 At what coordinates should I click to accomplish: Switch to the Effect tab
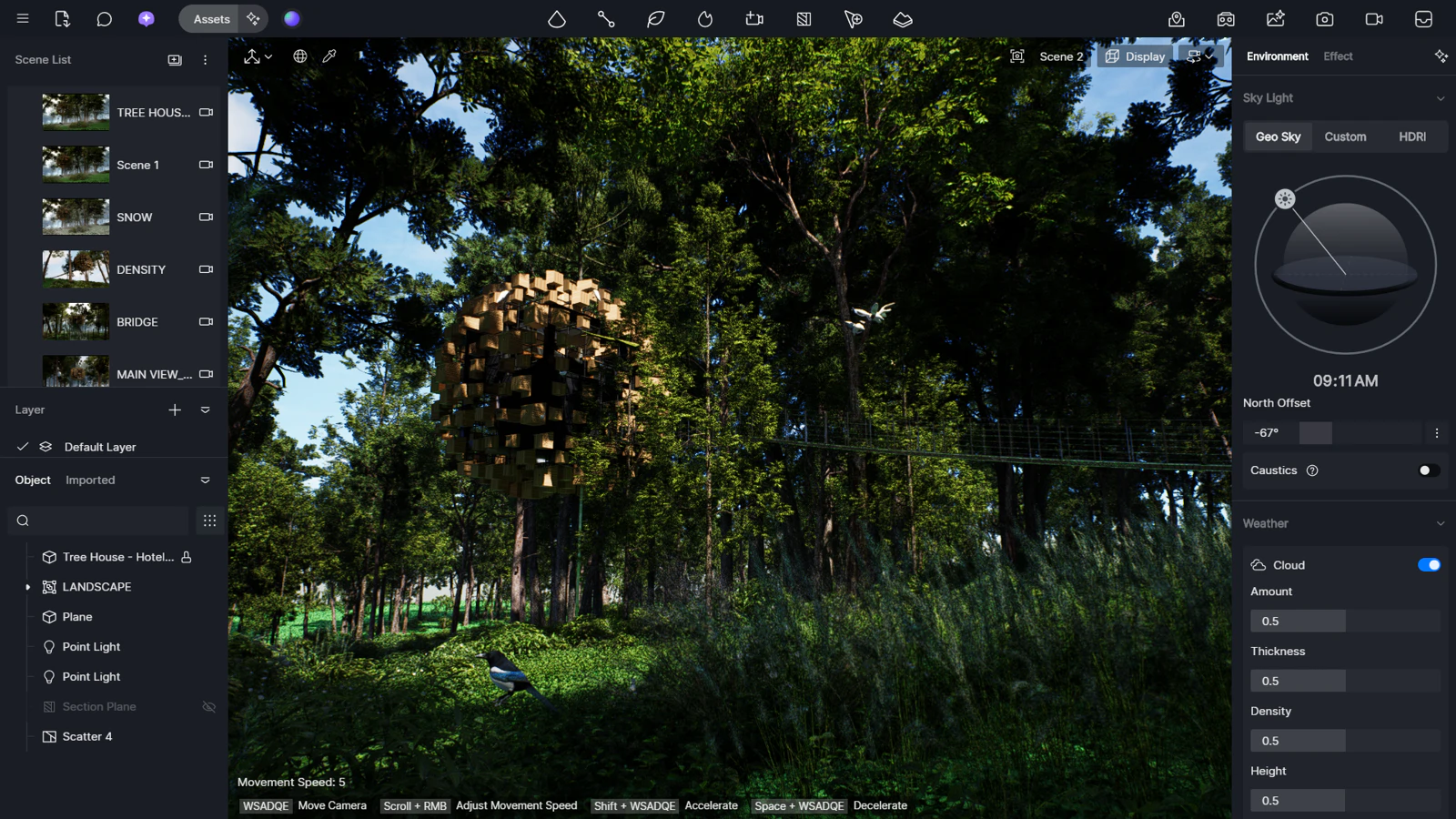[1337, 56]
